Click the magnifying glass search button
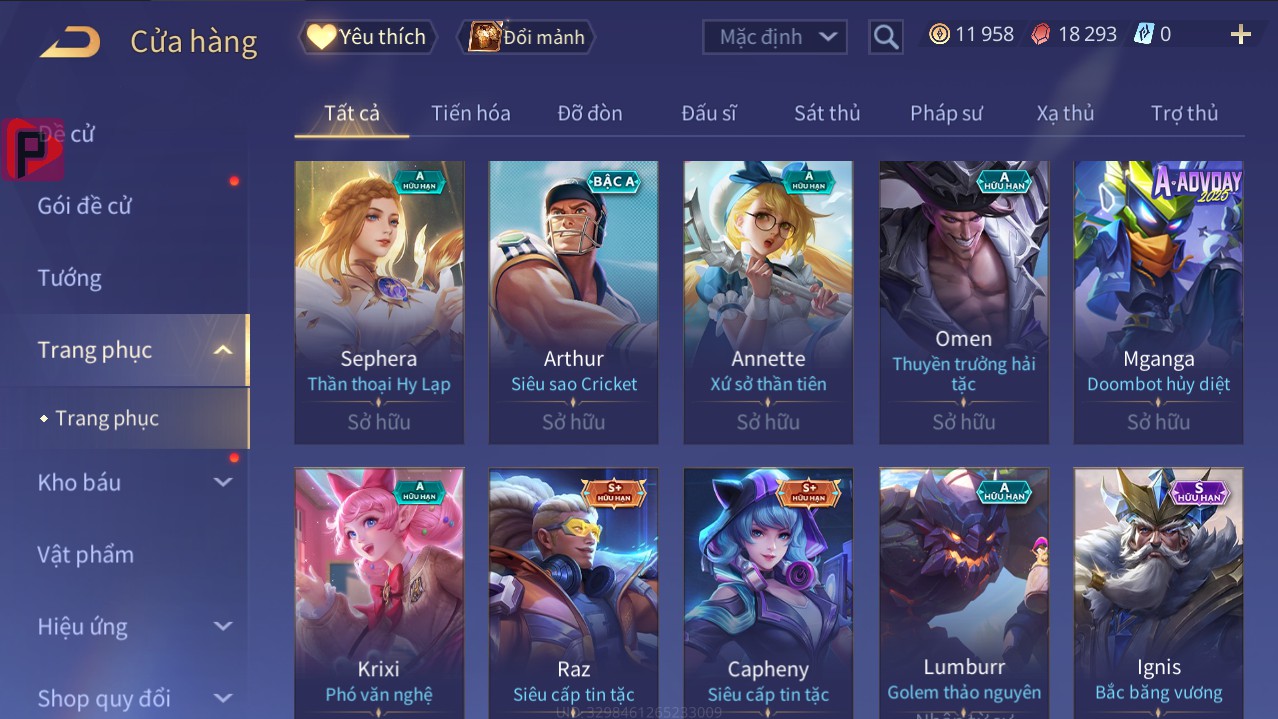The height and width of the screenshot is (719, 1278). [885, 37]
